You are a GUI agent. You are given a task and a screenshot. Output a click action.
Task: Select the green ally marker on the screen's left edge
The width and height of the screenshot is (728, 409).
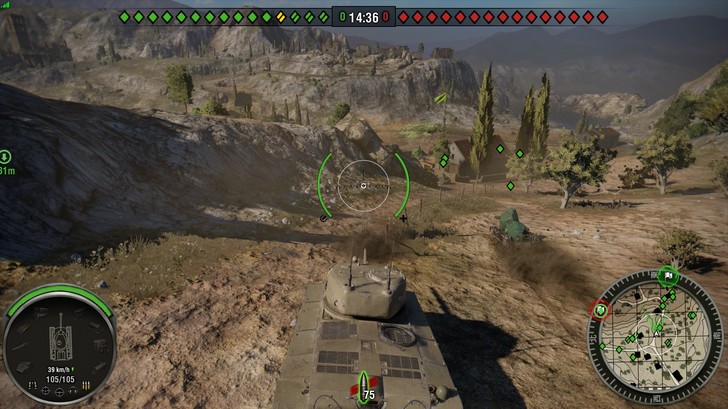5,157
